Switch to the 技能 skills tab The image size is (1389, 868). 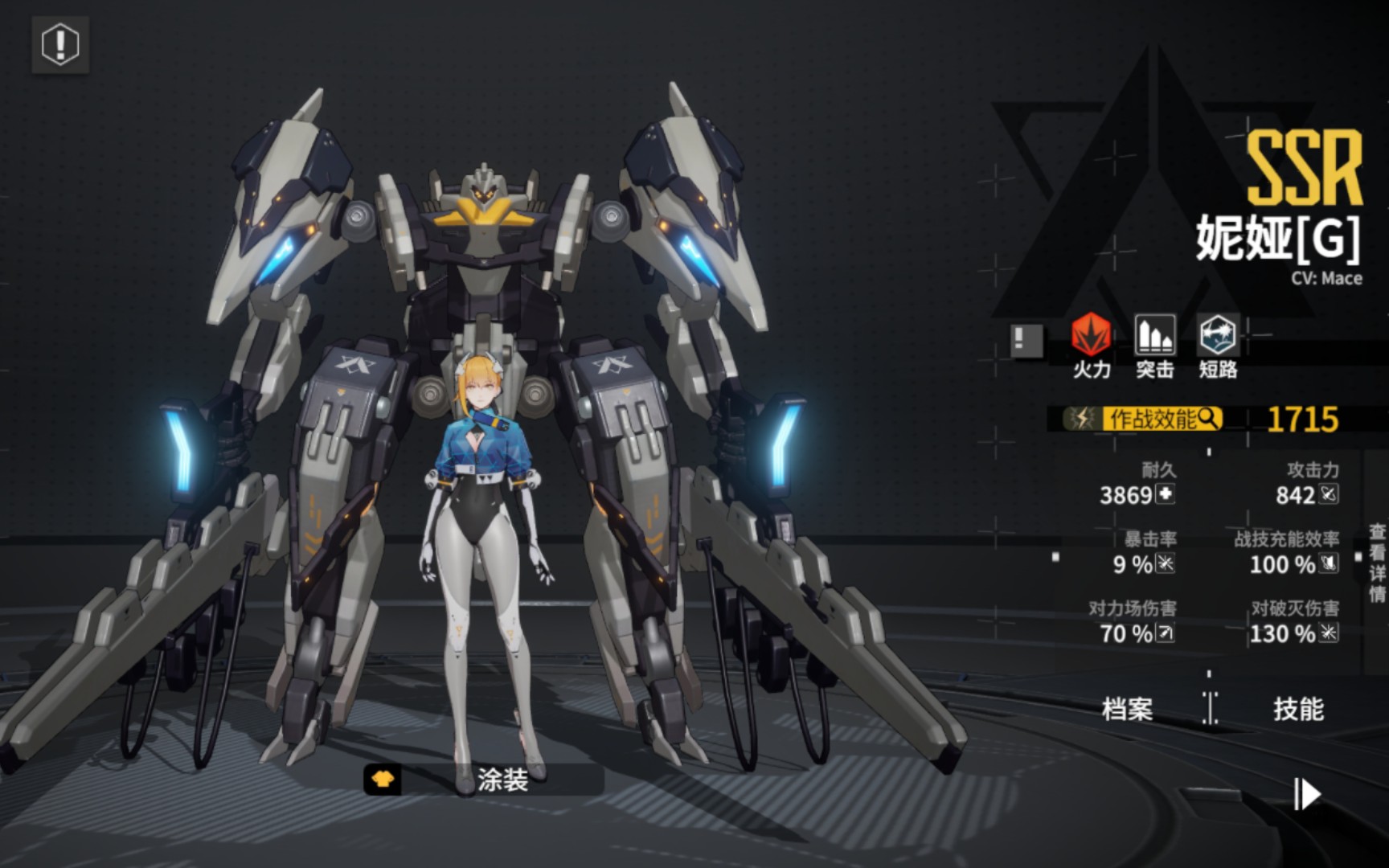click(1297, 709)
